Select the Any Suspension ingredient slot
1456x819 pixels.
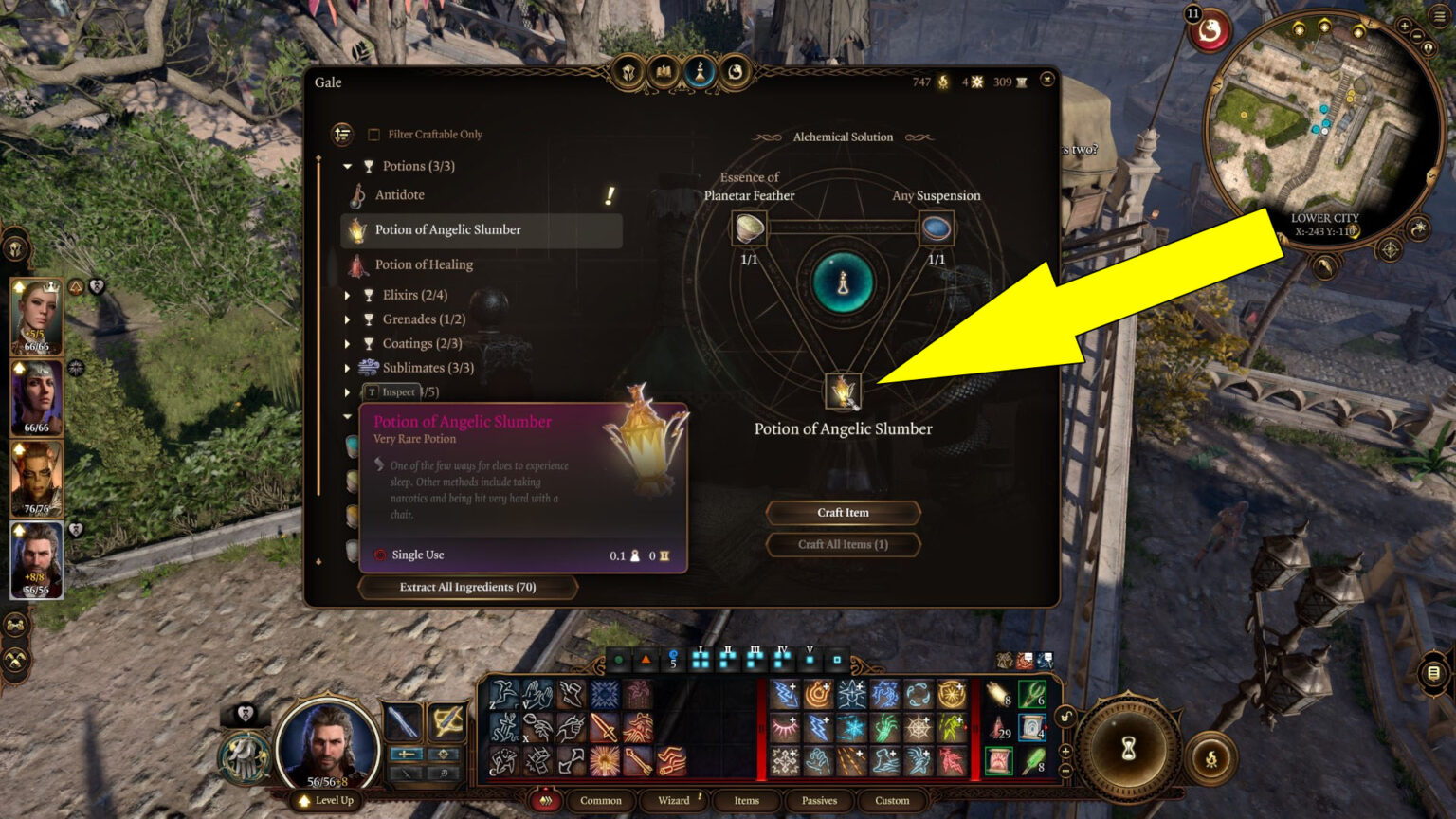[936, 227]
